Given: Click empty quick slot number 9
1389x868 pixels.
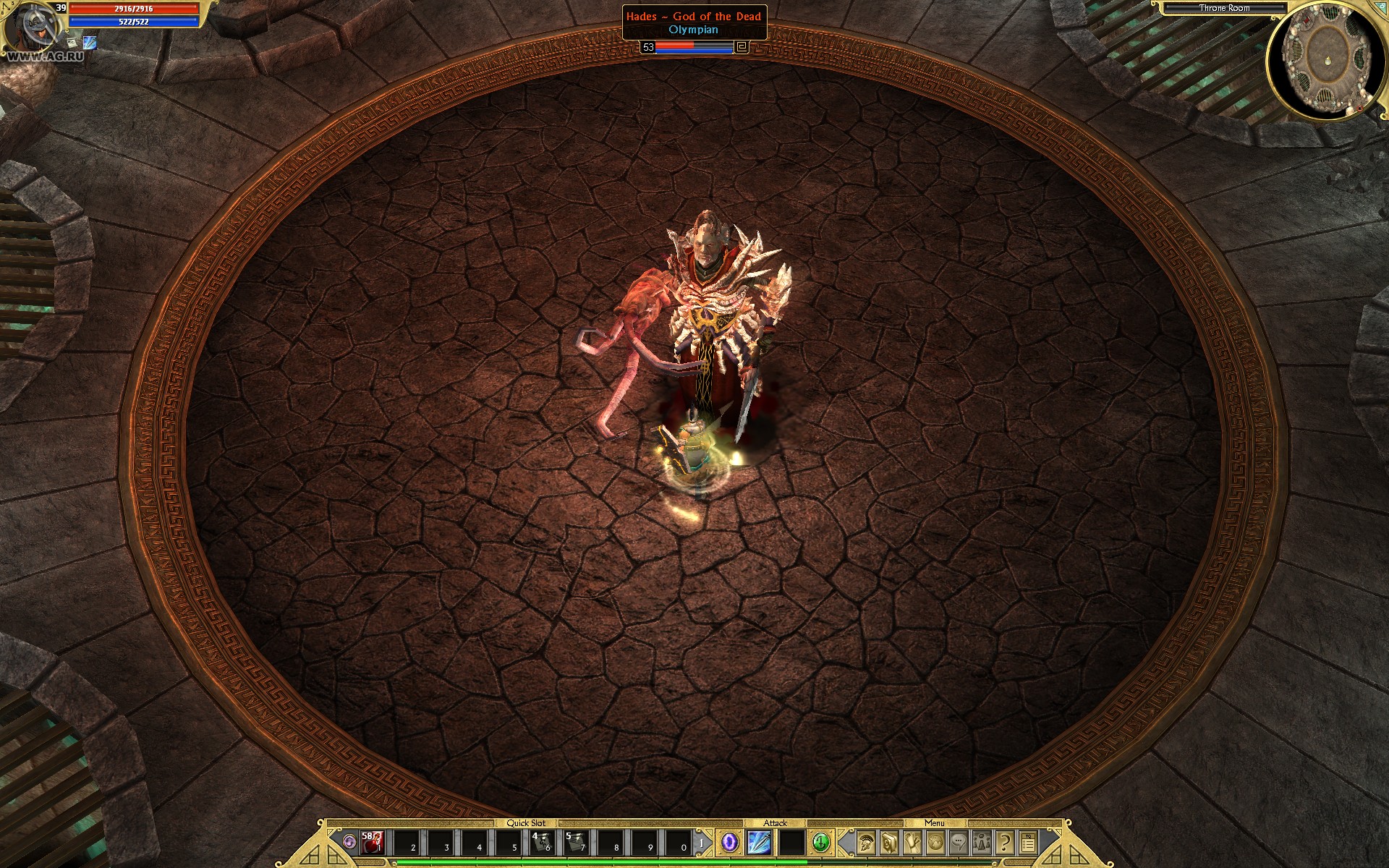Looking at the screenshot, I should pyautogui.click(x=644, y=843).
